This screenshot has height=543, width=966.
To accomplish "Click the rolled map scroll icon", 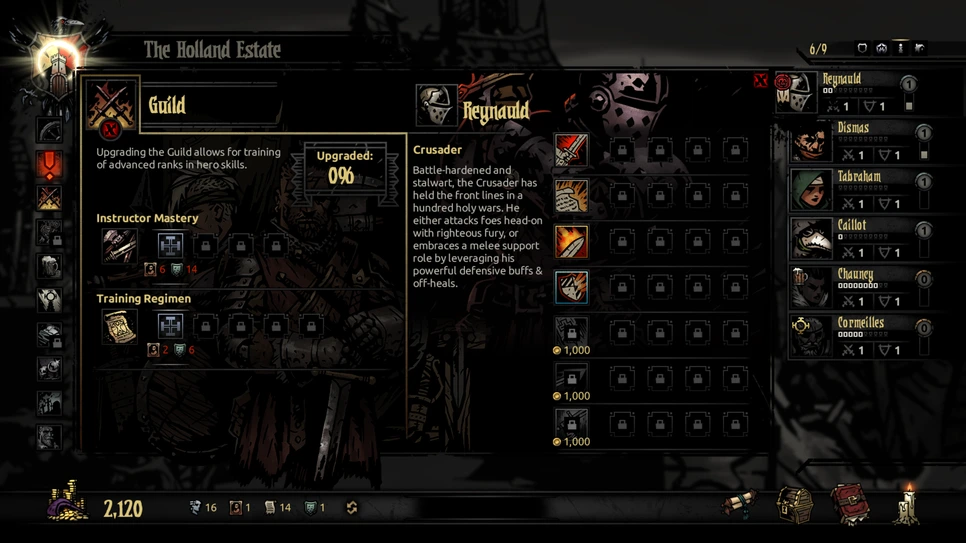I will (740, 505).
